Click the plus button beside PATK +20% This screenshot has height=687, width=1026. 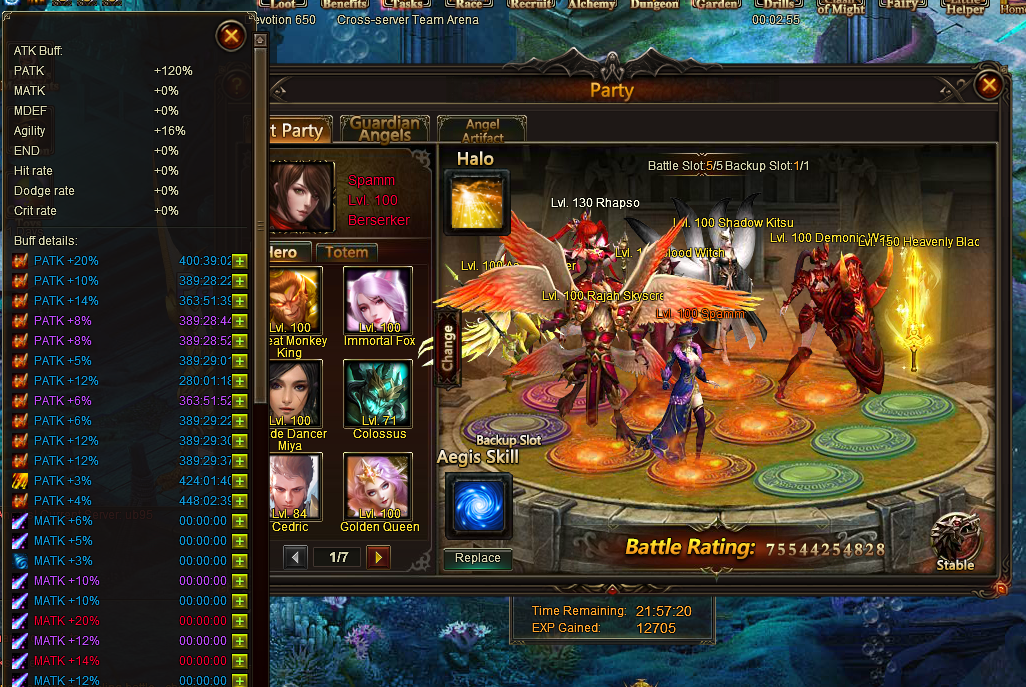[x=240, y=261]
